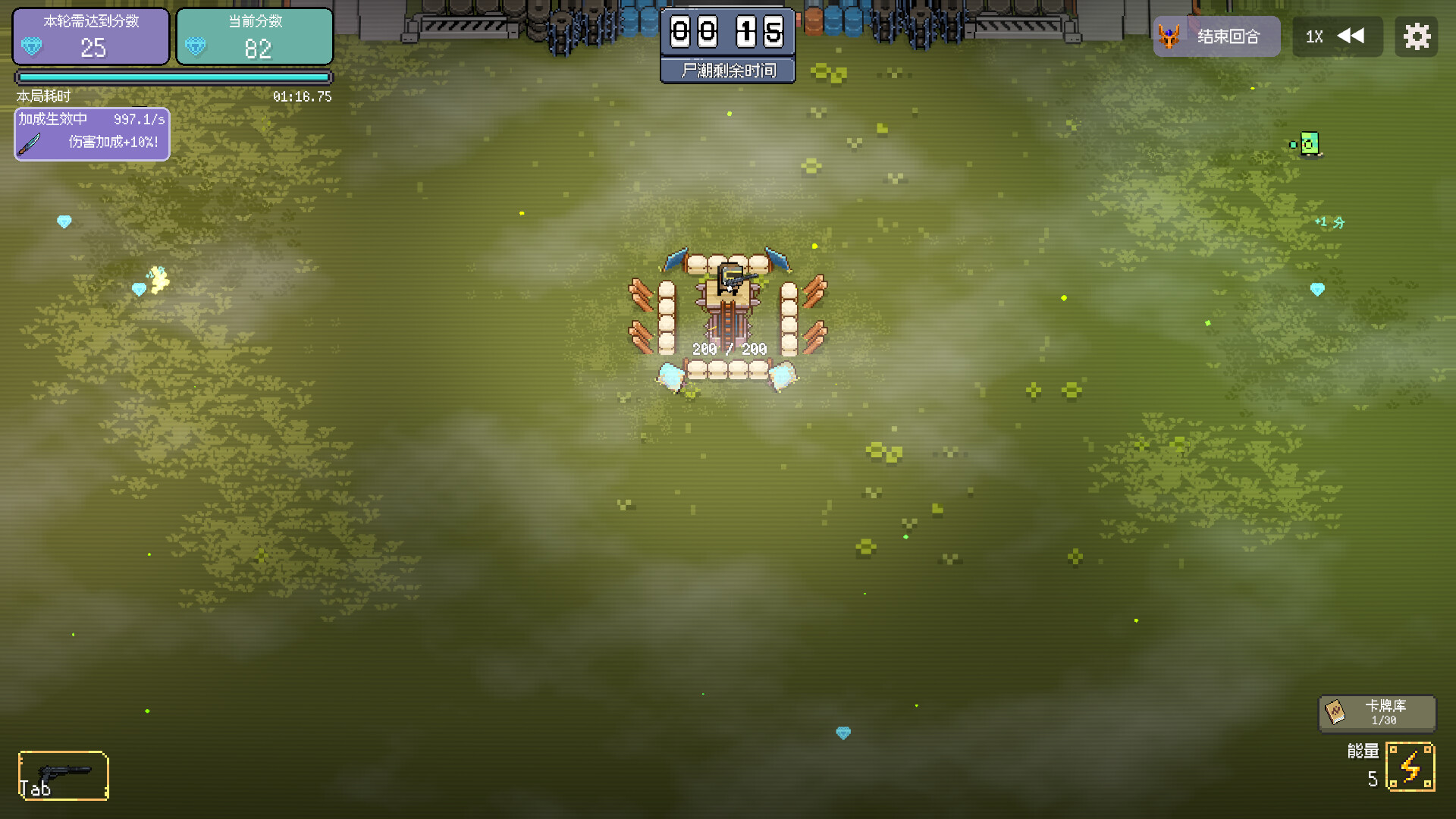
Task: Select the 当前分数 score panel
Action: (255, 36)
